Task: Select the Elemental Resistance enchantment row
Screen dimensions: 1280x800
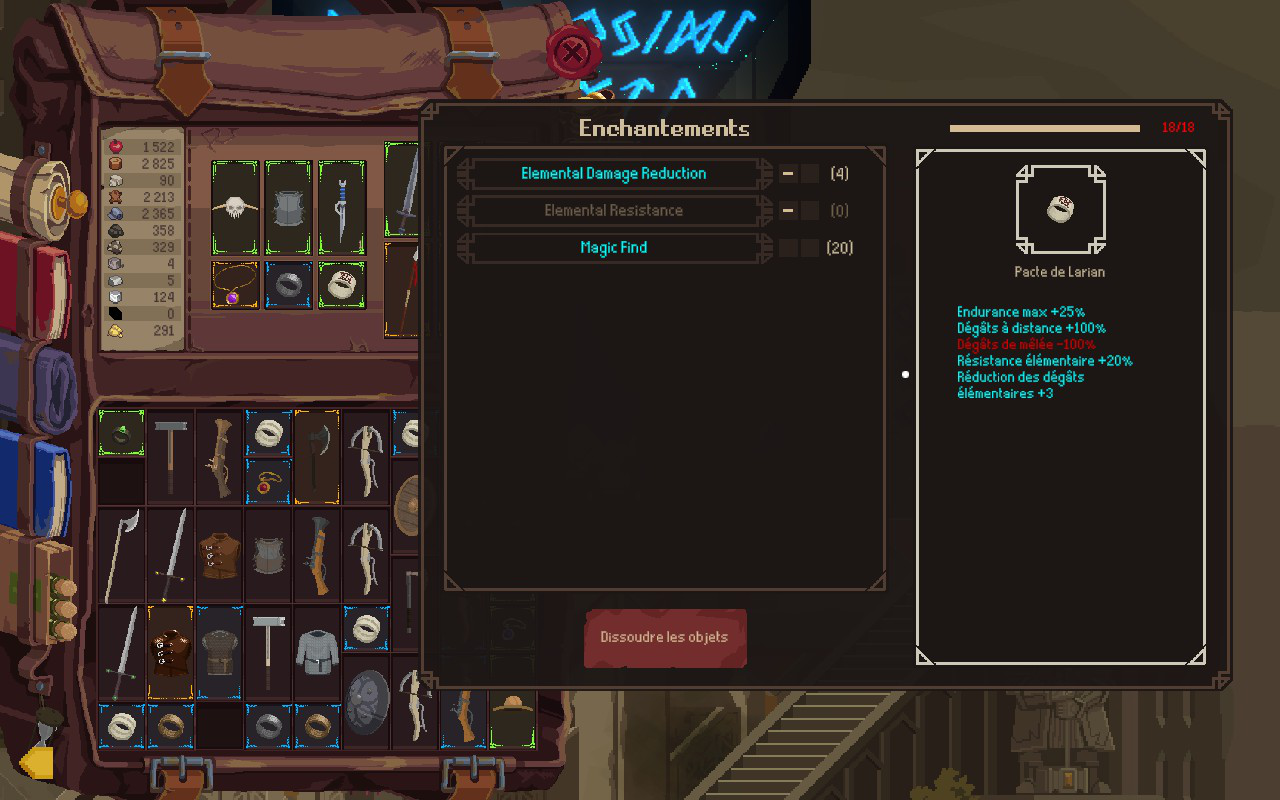Action: coord(613,211)
